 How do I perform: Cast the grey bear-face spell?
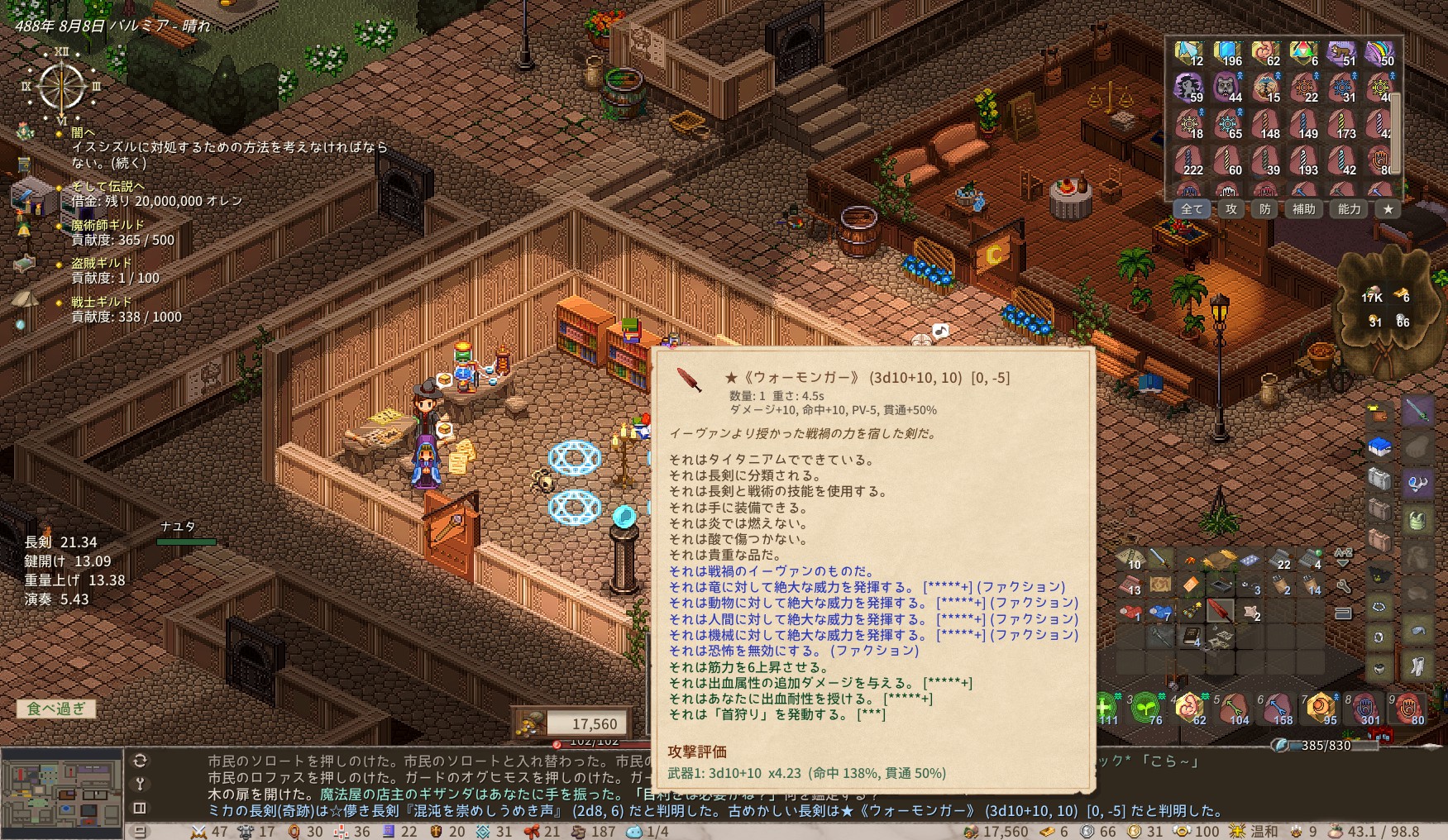click(1228, 87)
